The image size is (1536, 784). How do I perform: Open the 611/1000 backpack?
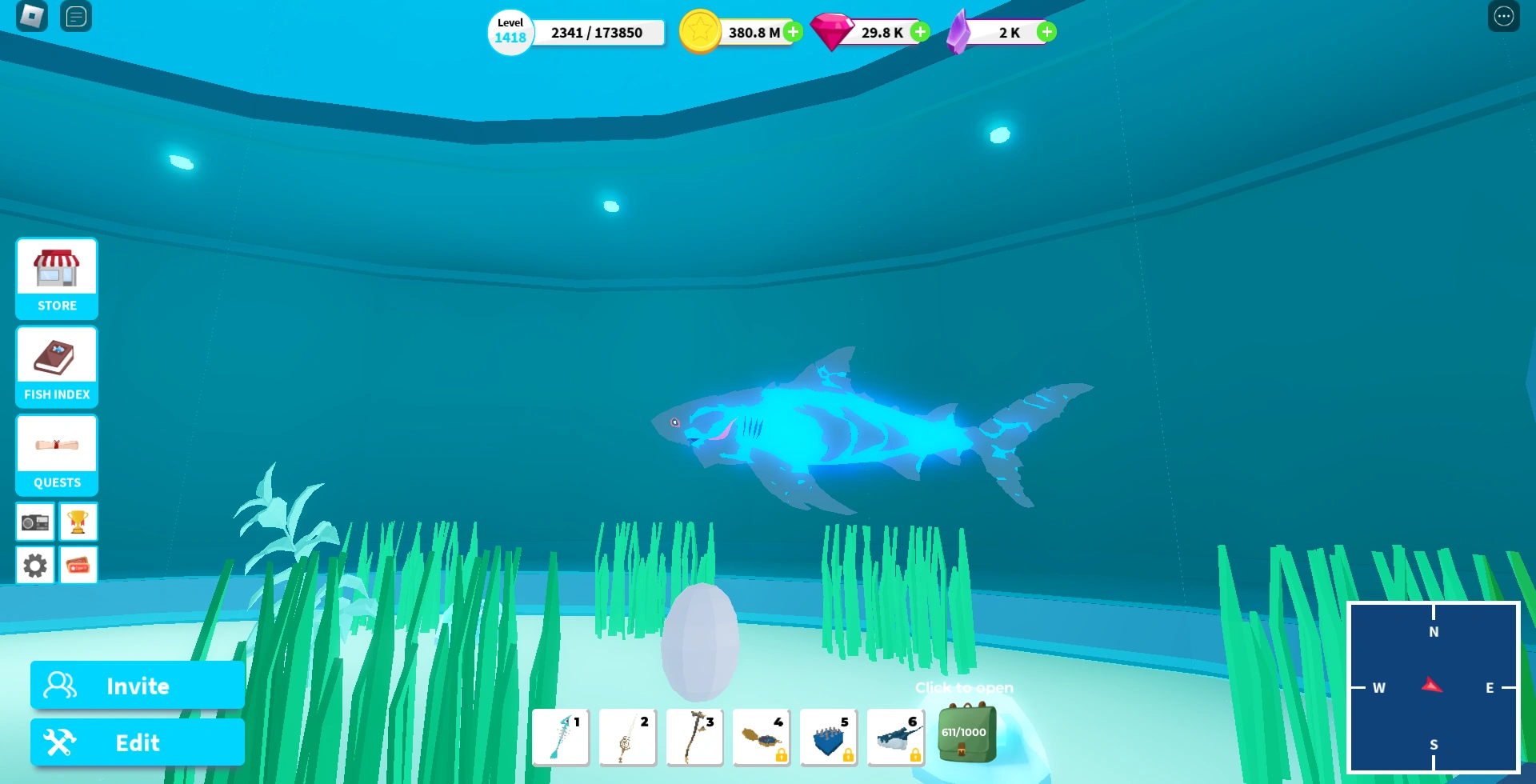tap(966, 734)
